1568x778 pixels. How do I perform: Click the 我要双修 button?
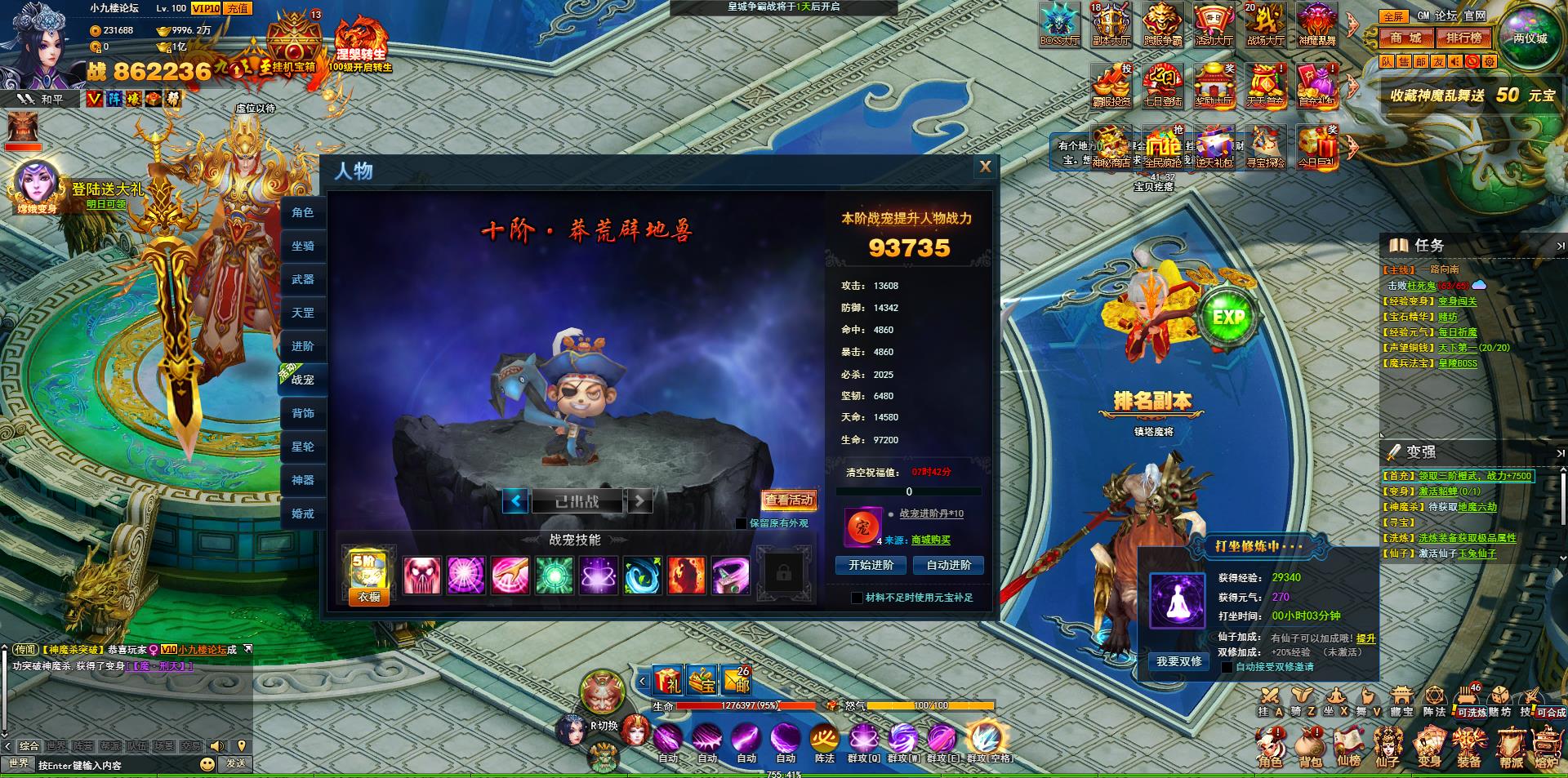[x=1178, y=661]
